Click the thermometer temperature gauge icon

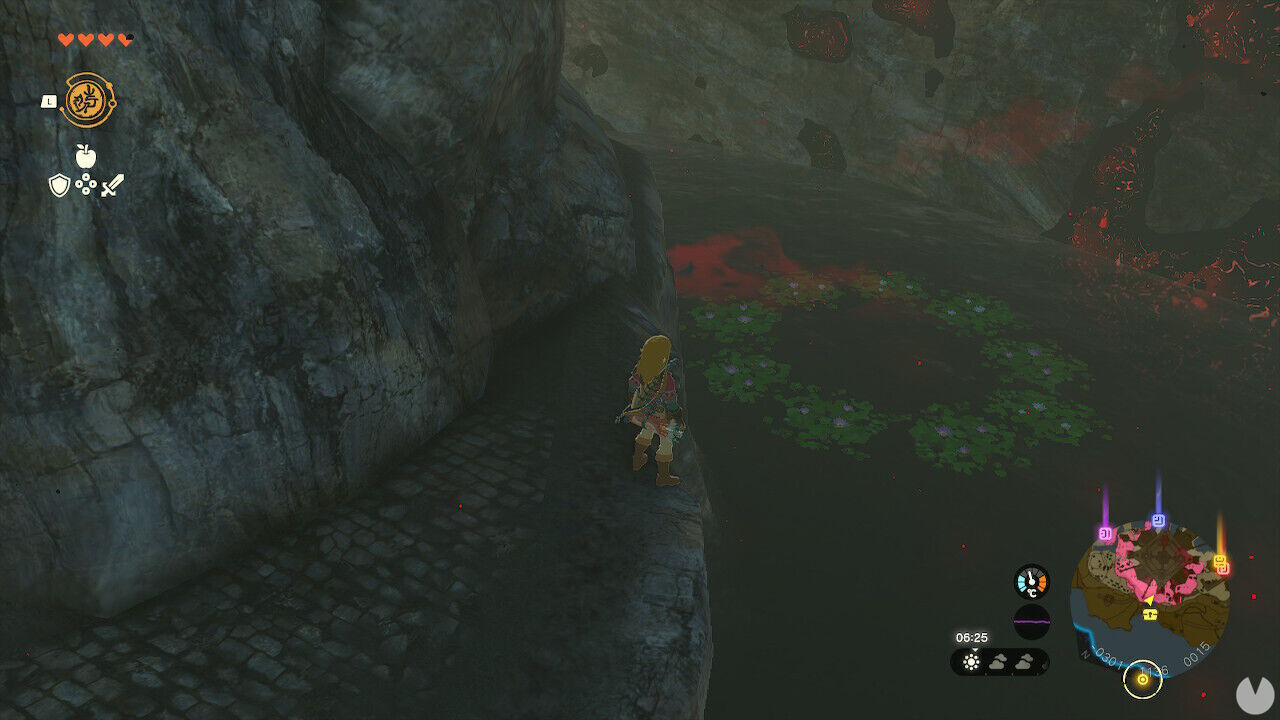pos(1031,580)
